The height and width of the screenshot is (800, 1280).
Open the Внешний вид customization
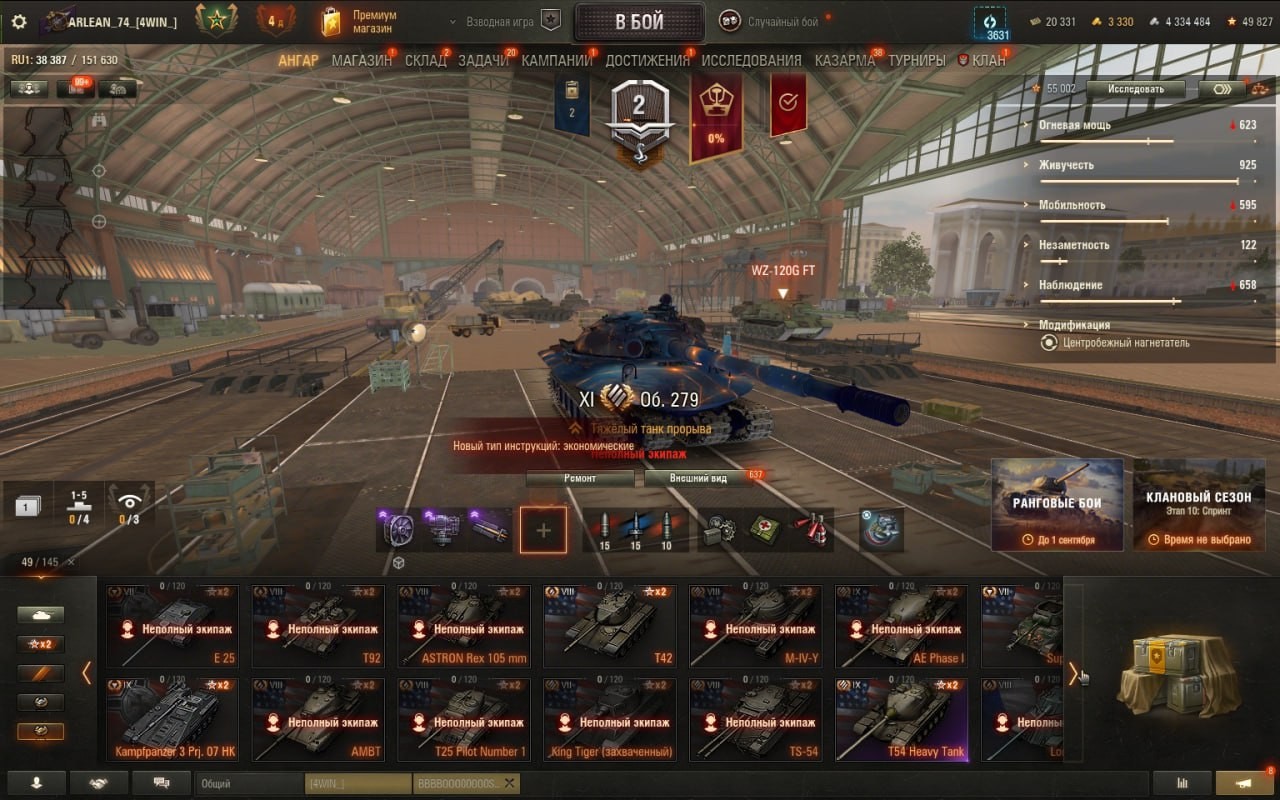click(698, 478)
